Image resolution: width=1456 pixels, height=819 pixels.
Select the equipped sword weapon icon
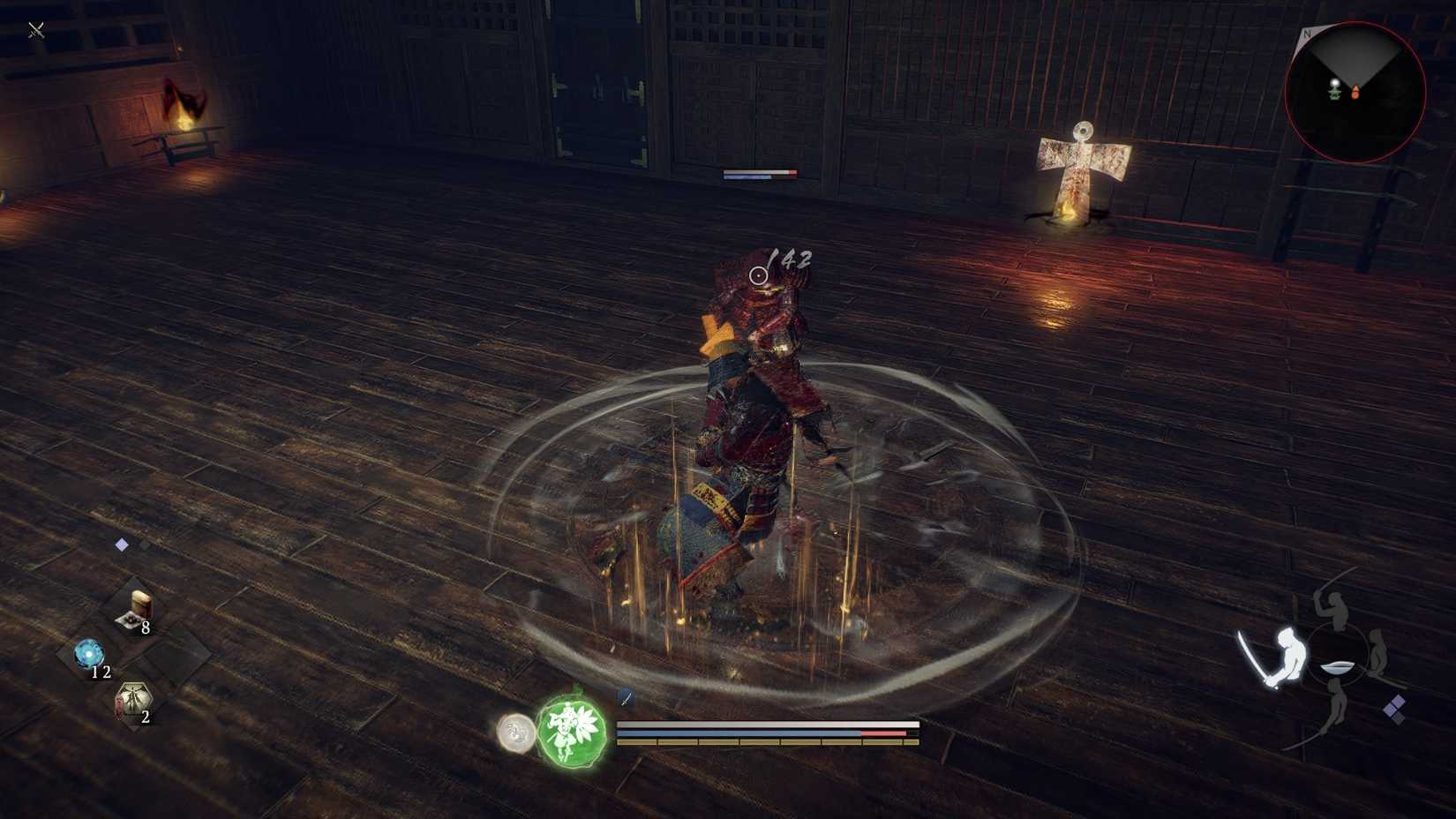pyautogui.click(x=627, y=698)
